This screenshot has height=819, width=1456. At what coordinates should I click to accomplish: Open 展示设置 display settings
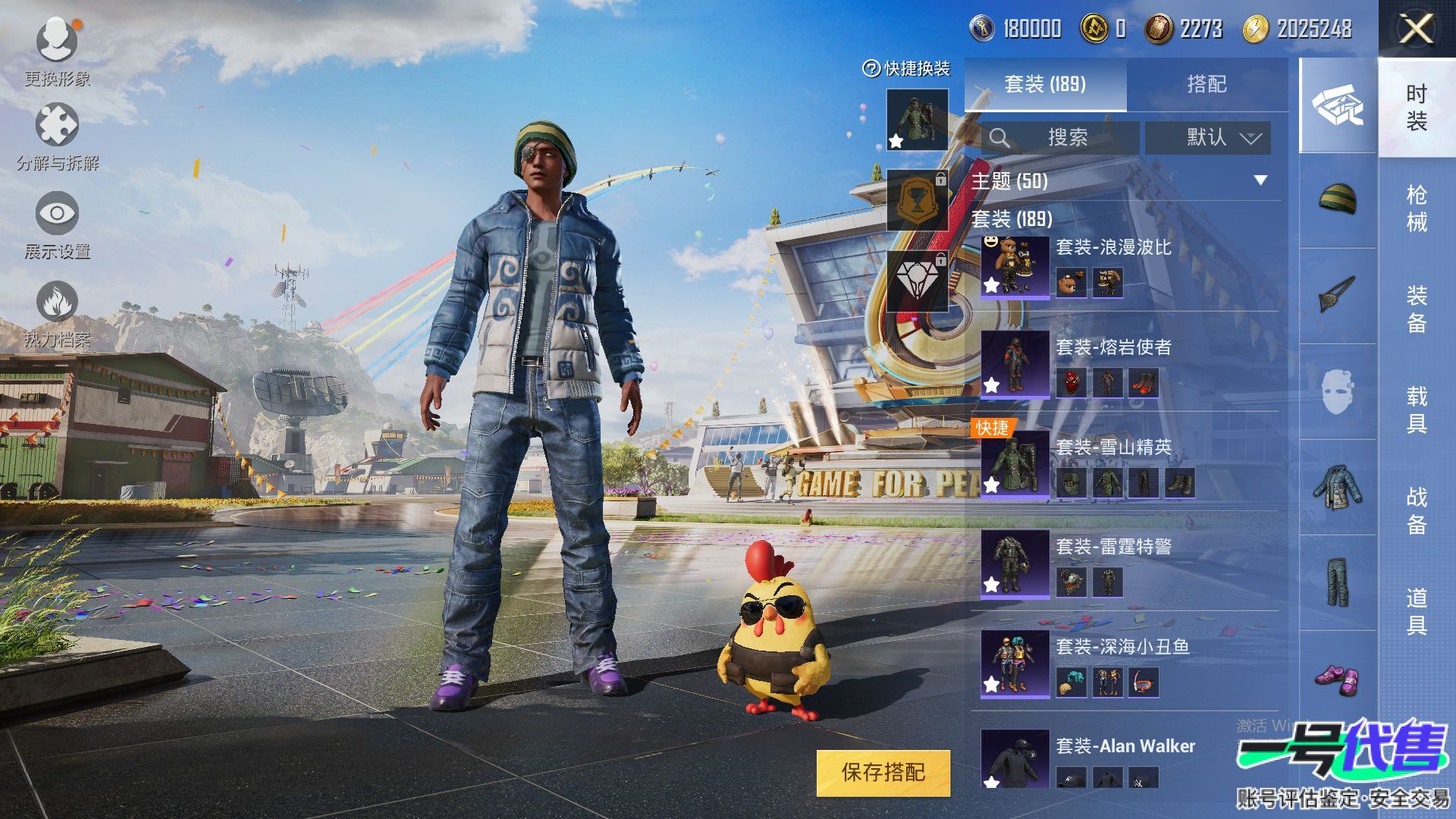[57, 224]
